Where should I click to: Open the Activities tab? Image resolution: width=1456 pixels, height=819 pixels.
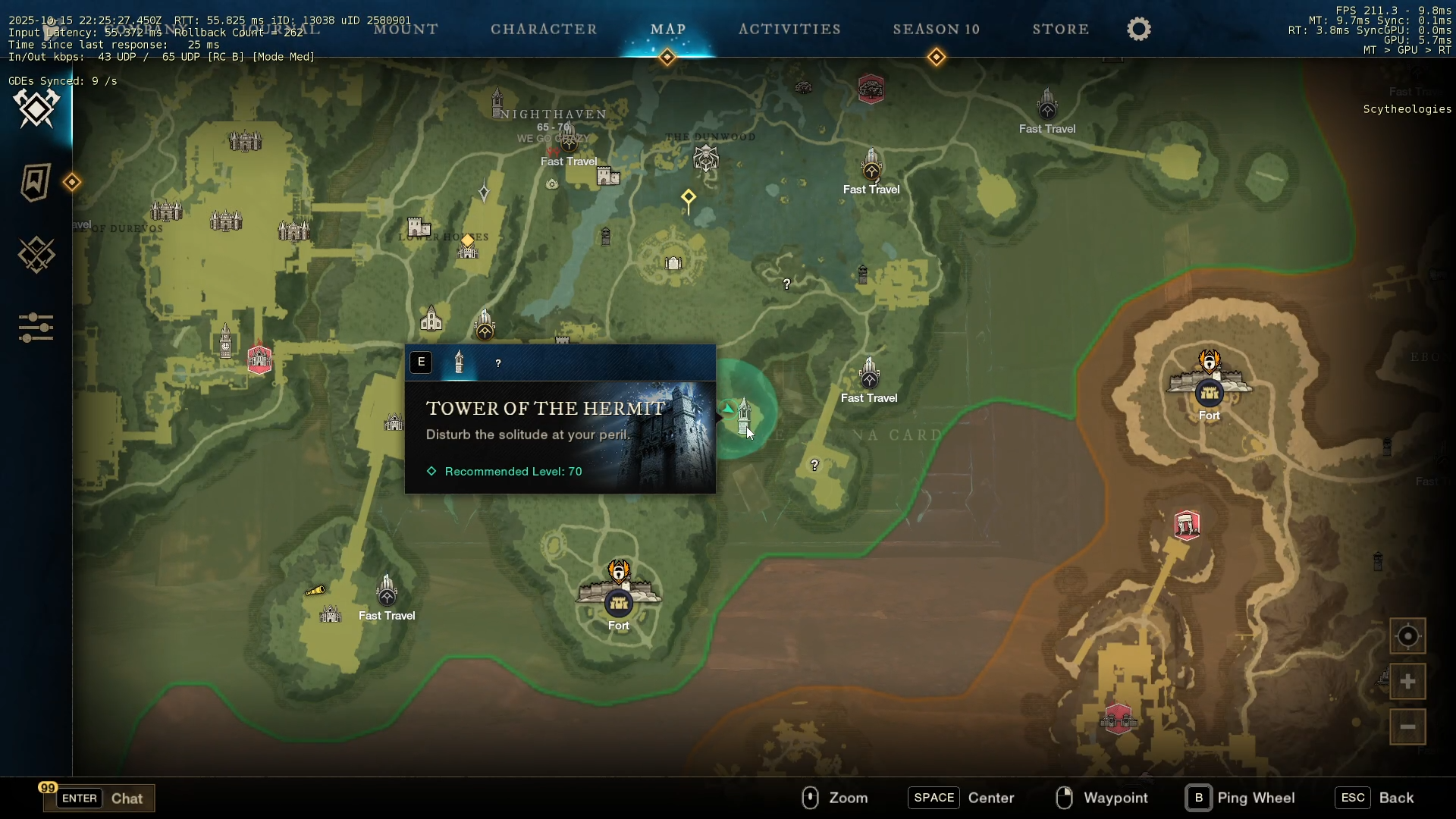(x=789, y=29)
